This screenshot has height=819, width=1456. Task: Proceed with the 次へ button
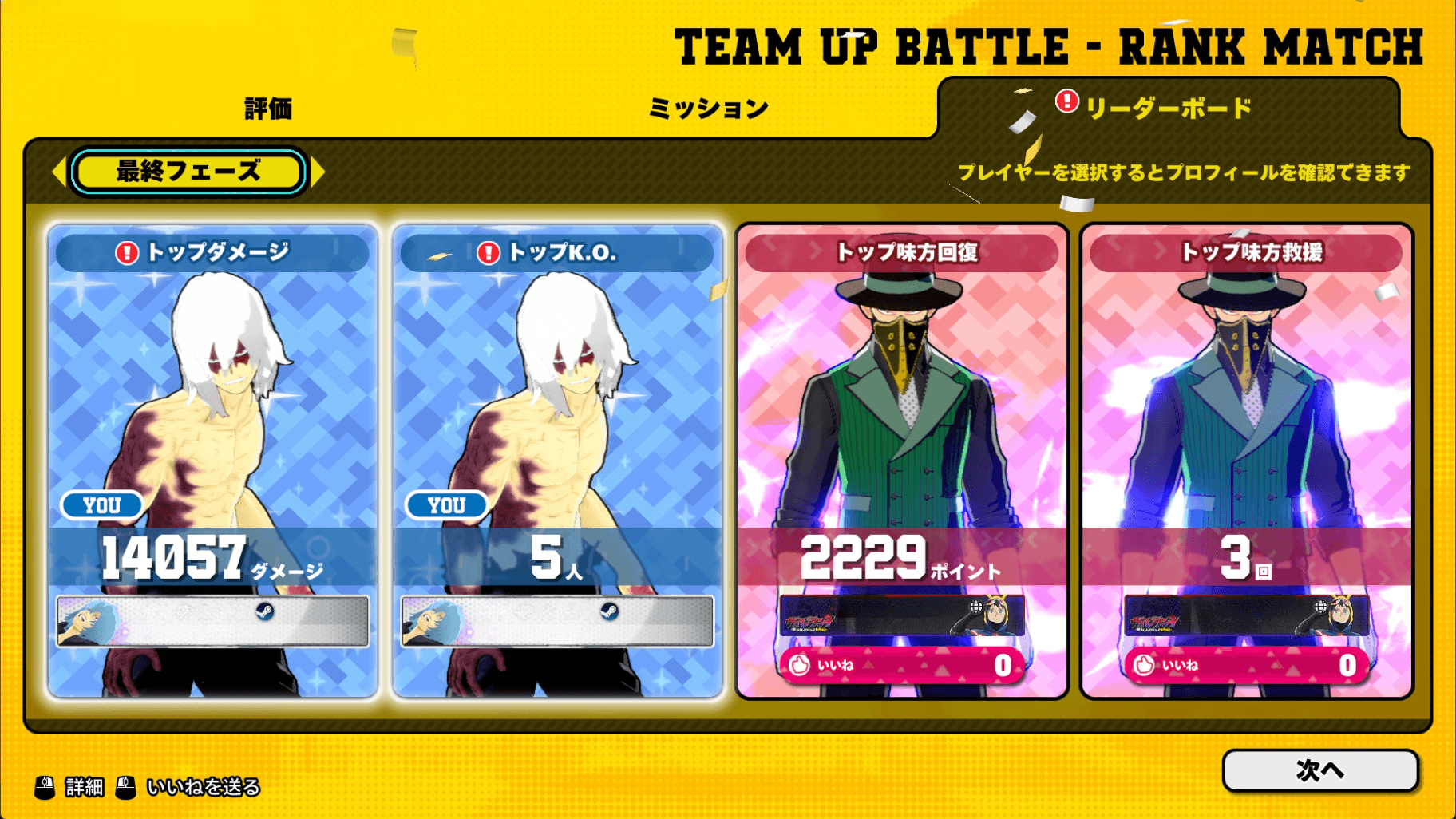[1319, 770]
